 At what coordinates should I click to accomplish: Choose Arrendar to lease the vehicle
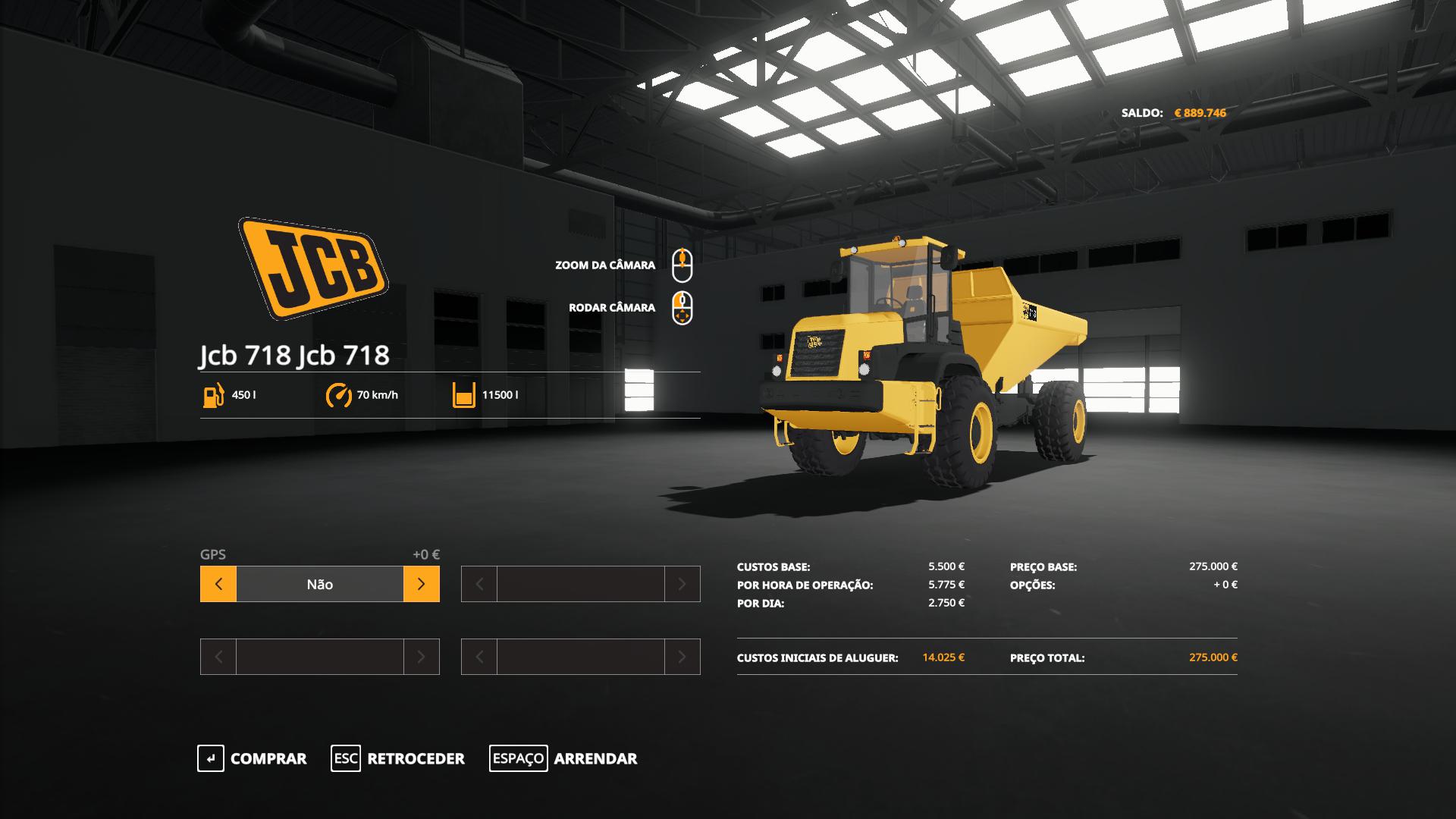563,758
